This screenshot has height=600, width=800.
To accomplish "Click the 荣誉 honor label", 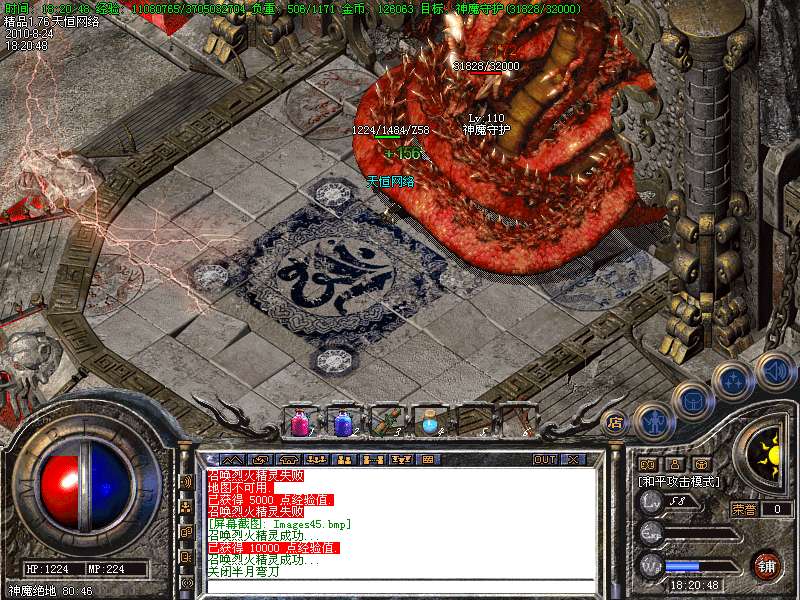I will click(x=744, y=509).
